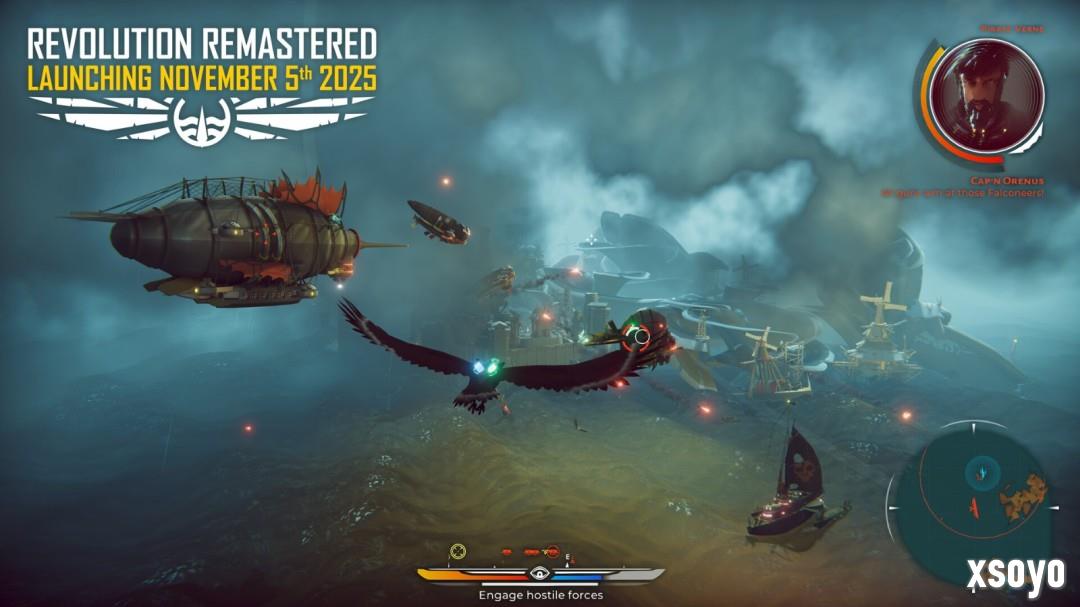Select the red circled enemy compass marker
This screenshot has width=1080, height=607.
[552, 551]
